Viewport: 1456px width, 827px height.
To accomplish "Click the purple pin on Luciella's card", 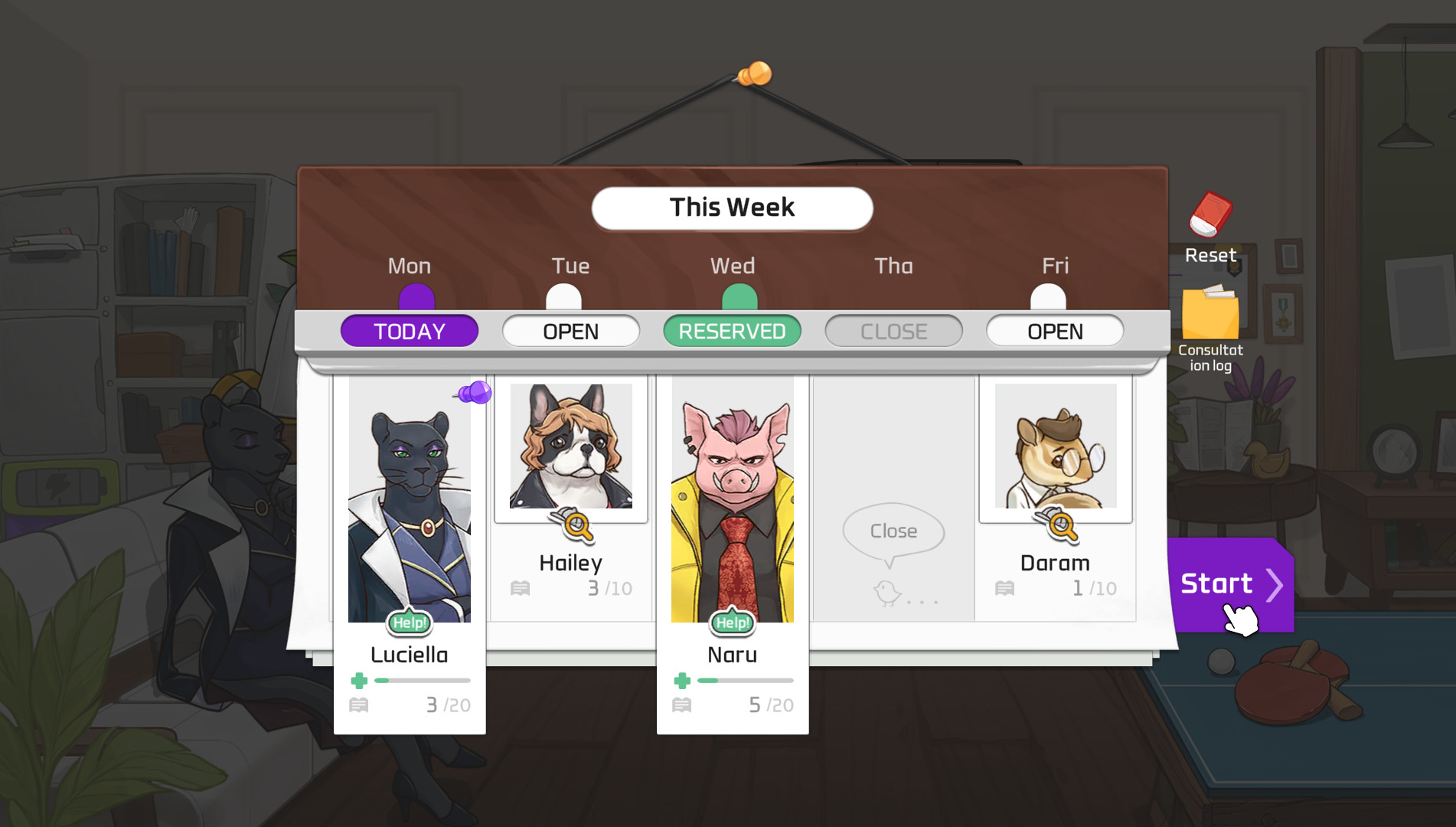I will click(478, 394).
